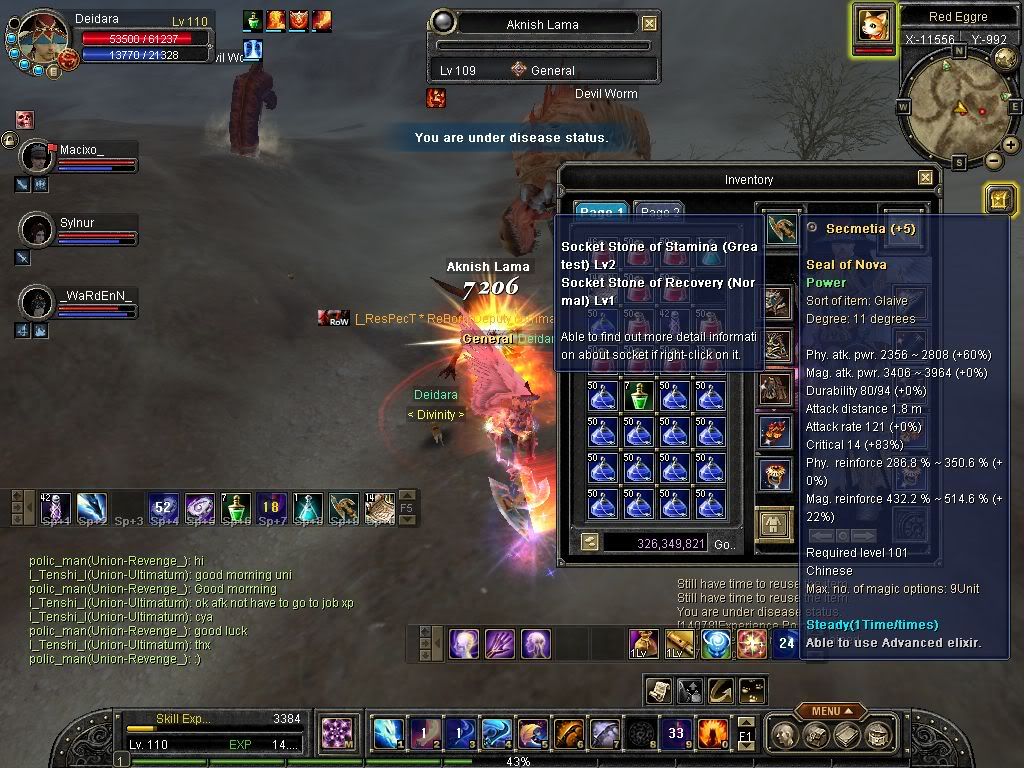Switch to inventory Page 2
The width and height of the screenshot is (1024, 768).
(x=659, y=212)
